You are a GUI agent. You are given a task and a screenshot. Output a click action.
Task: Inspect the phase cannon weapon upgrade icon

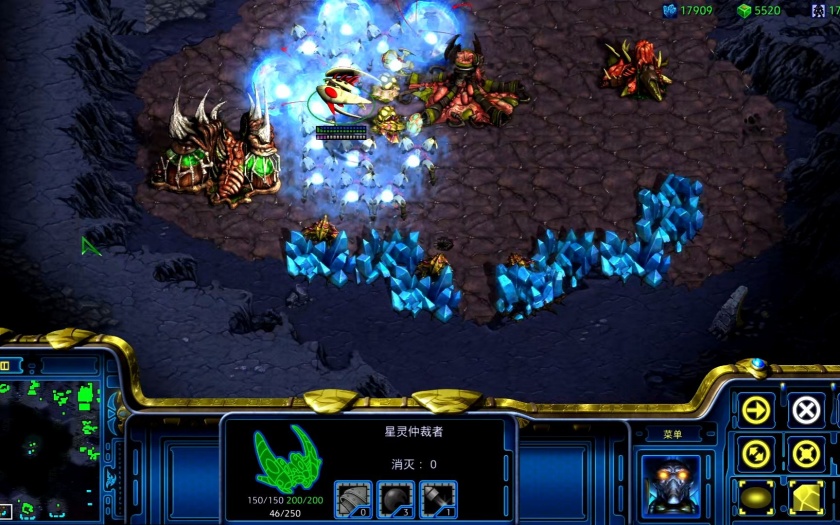[438, 499]
